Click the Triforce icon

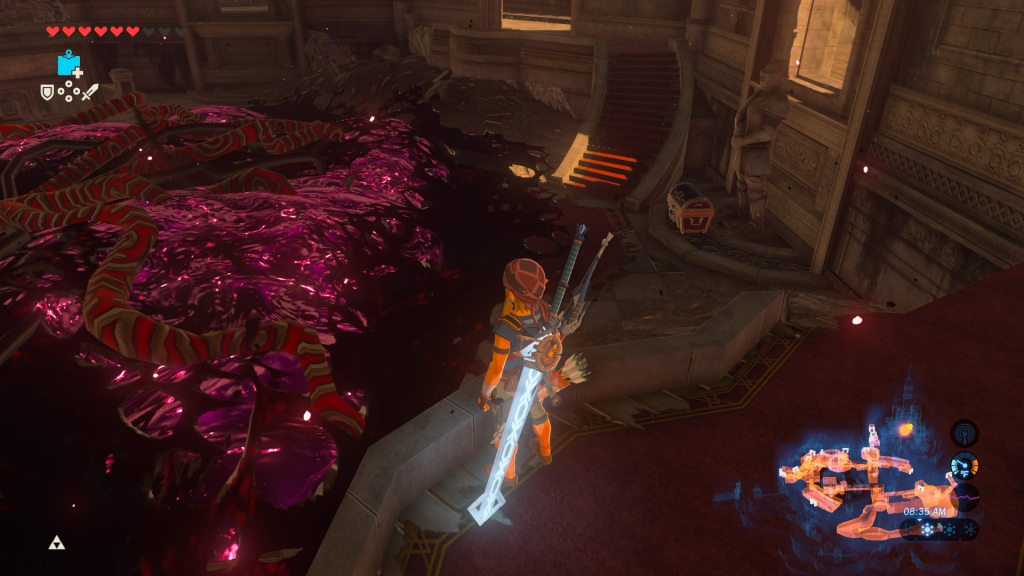tap(56, 543)
